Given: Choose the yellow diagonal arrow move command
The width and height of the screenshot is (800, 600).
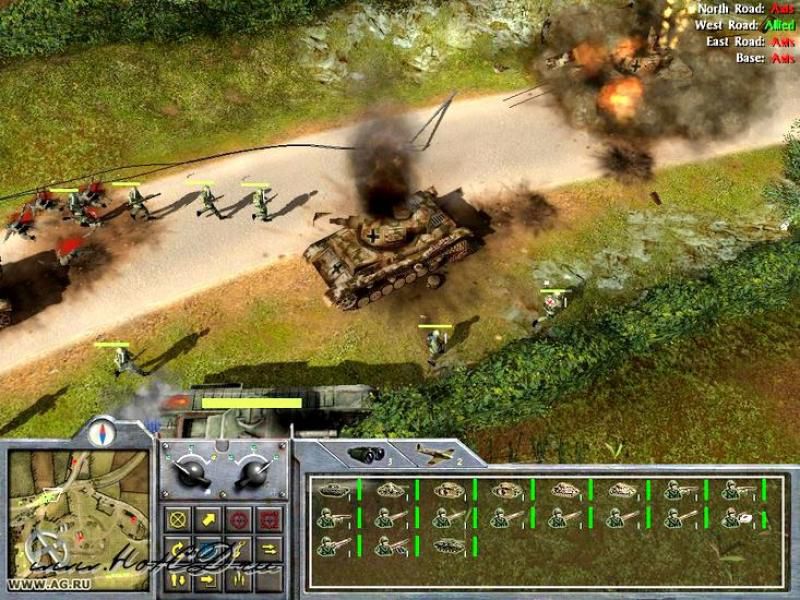Looking at the screenshot, I should tap(209, 519).
